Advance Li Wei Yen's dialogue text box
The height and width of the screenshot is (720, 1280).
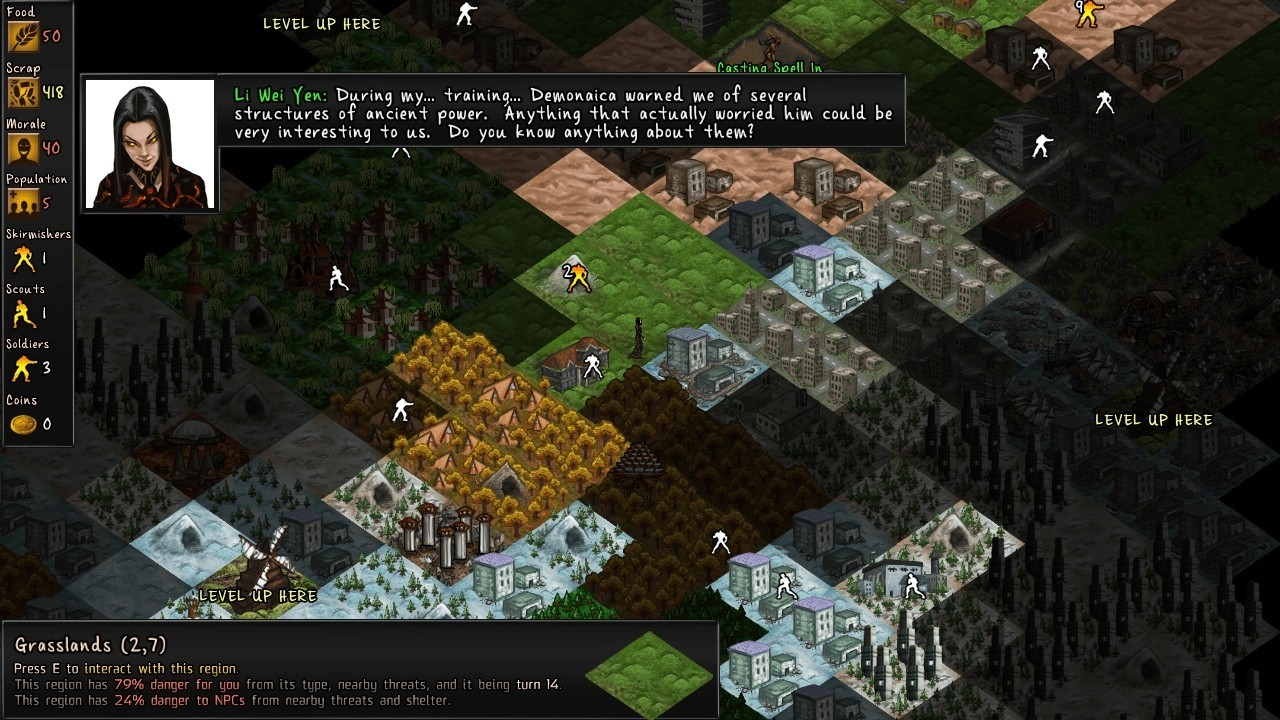pyautogui.click(x=562, y=113)
